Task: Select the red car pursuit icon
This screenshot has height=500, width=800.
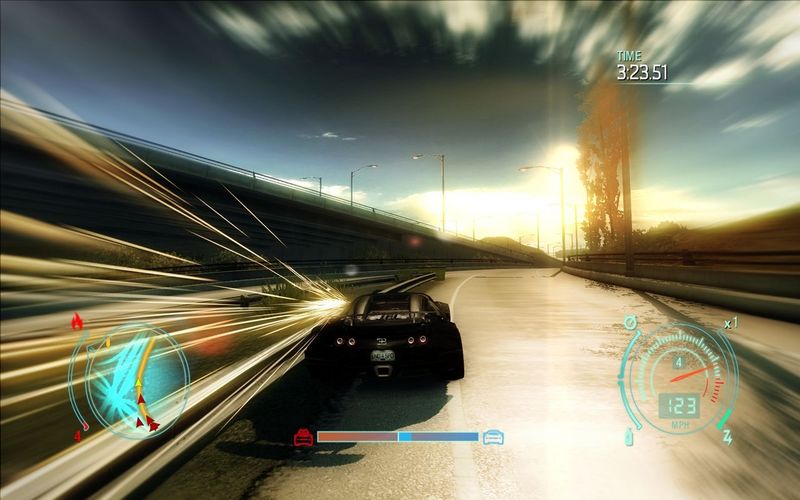Action: tap(303, 437)
